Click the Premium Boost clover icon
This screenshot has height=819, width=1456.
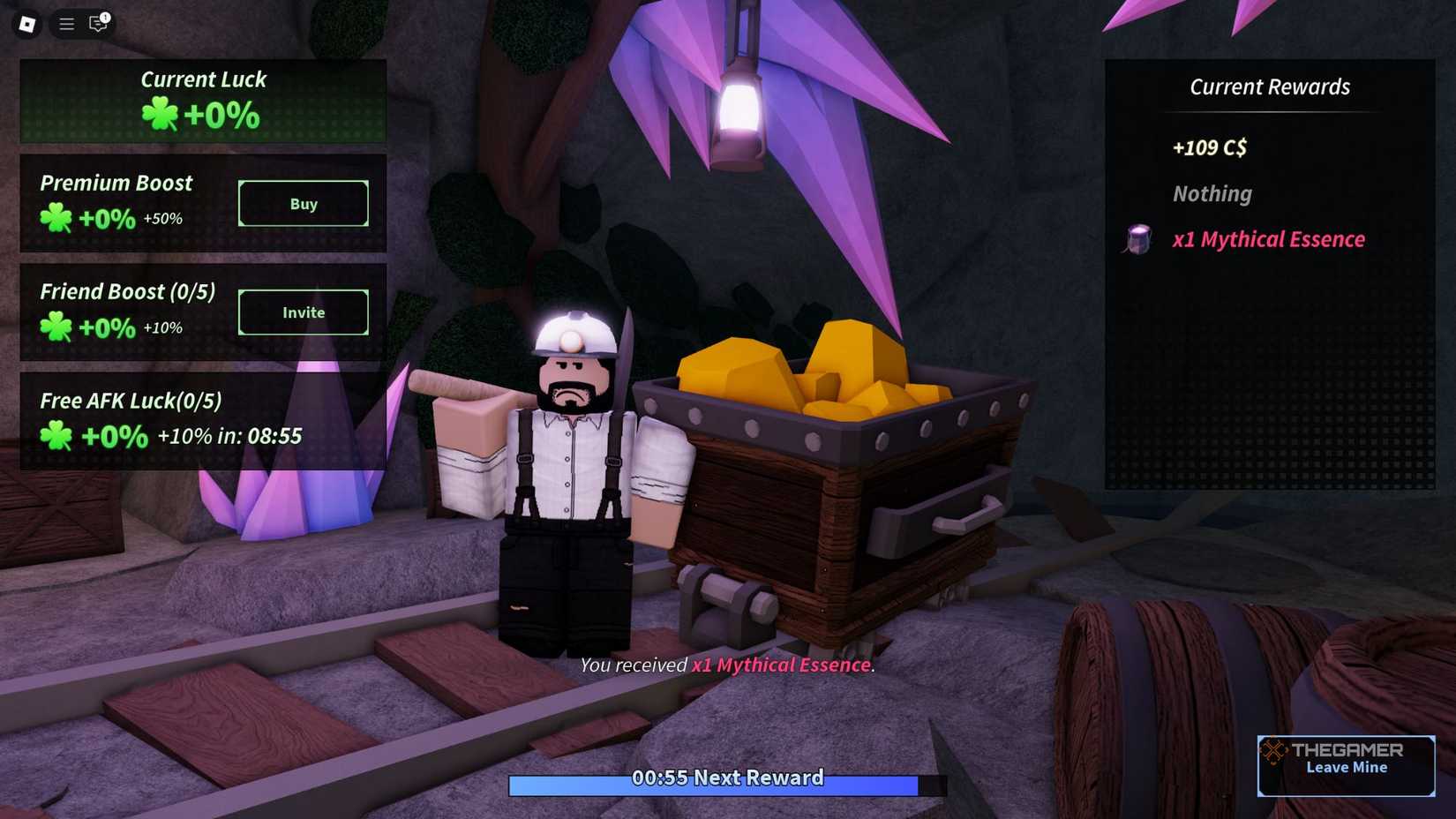56,219
